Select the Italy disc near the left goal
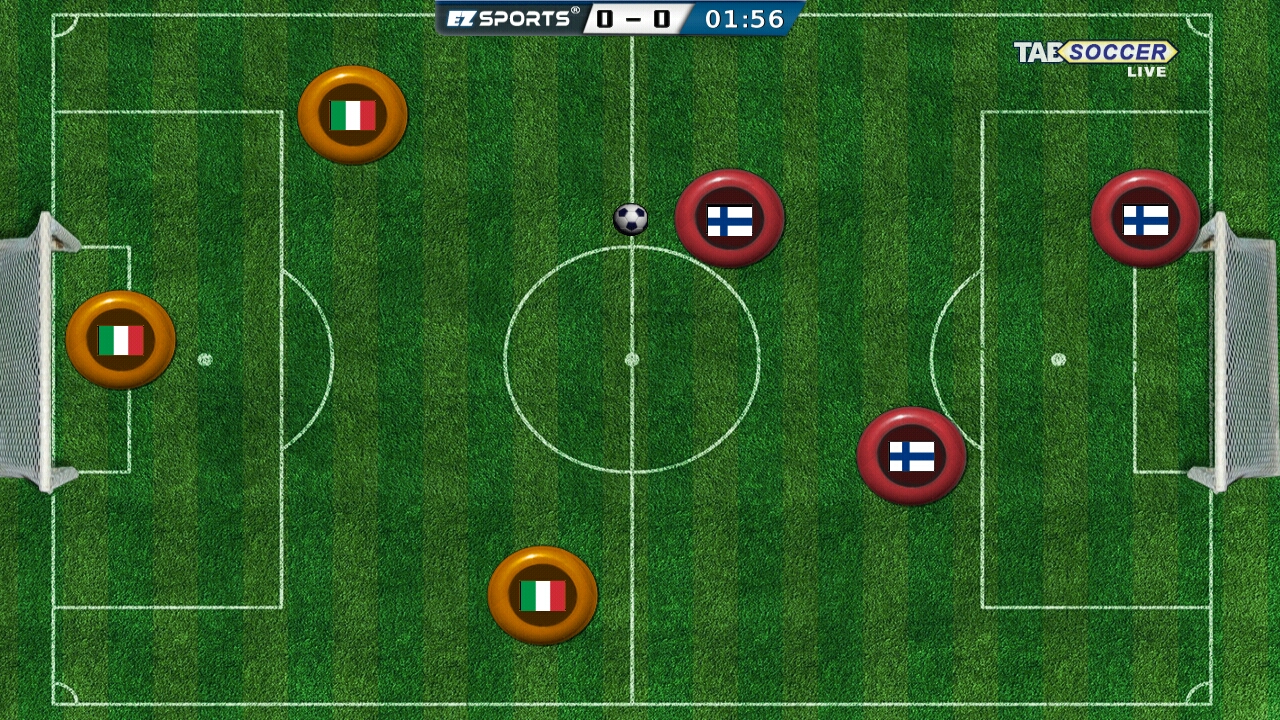 pos(120,340)
